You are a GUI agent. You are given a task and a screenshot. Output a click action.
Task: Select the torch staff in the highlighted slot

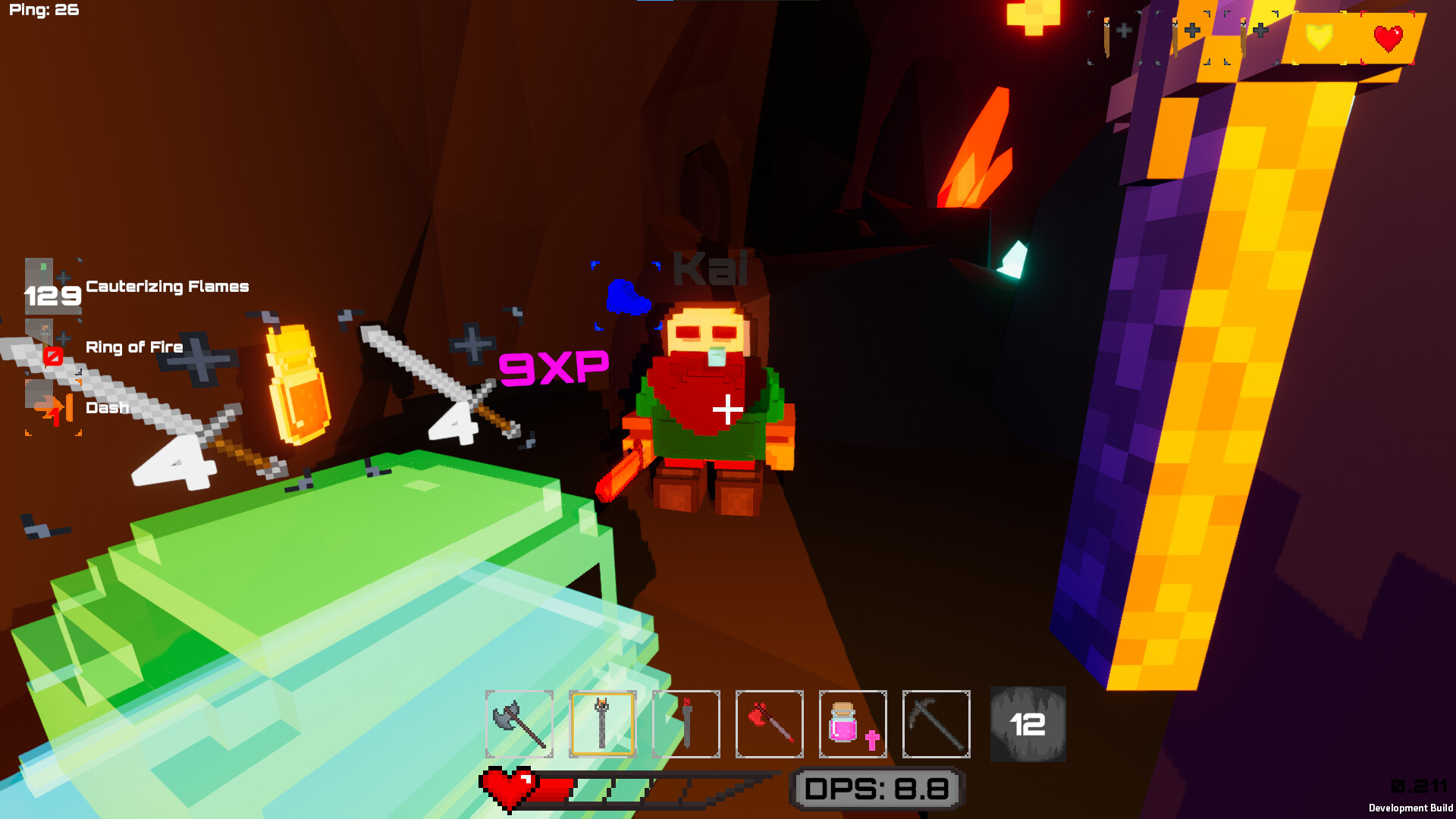[603, 724]
